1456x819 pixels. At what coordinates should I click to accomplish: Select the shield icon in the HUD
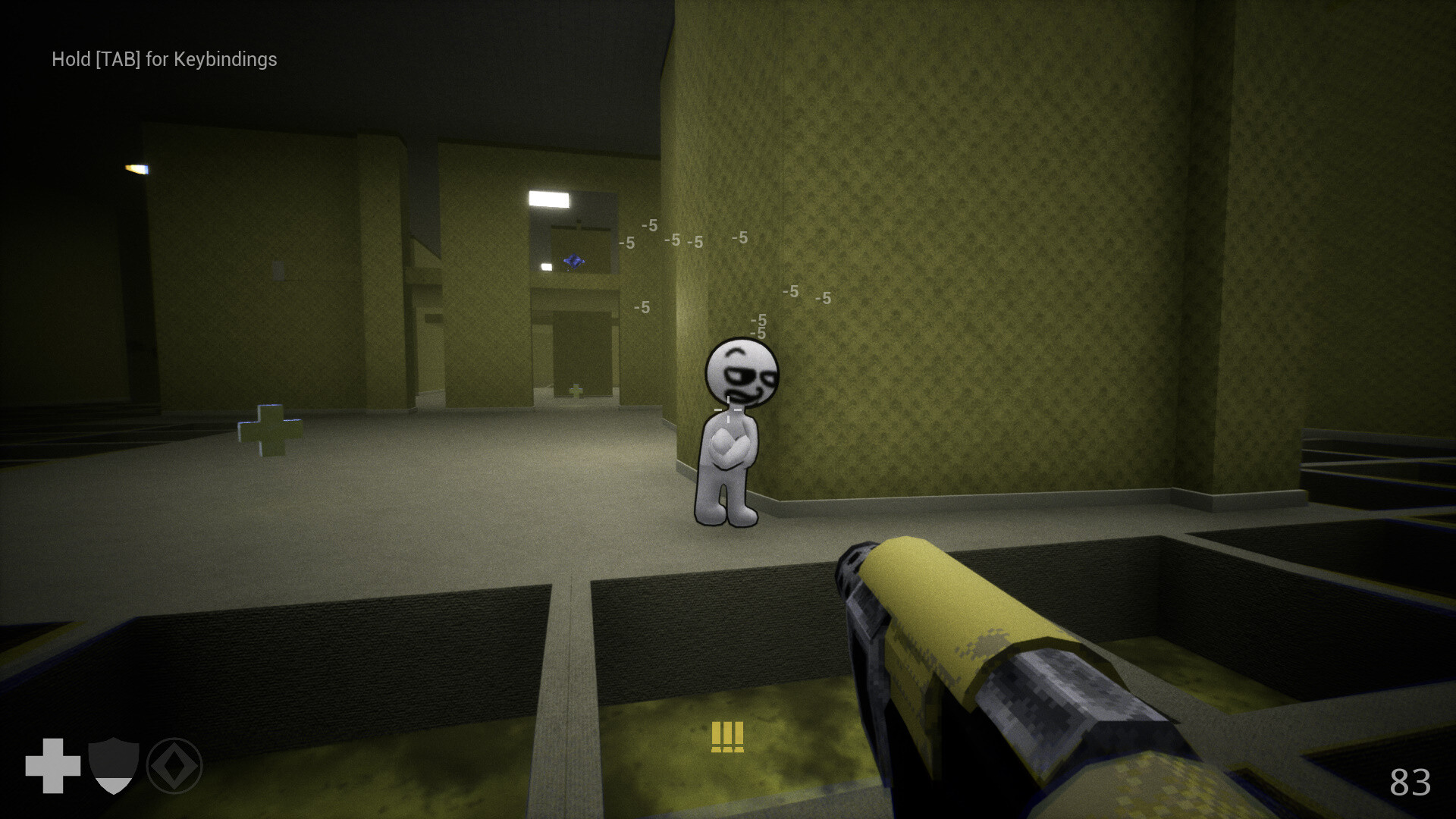(112, 764)
